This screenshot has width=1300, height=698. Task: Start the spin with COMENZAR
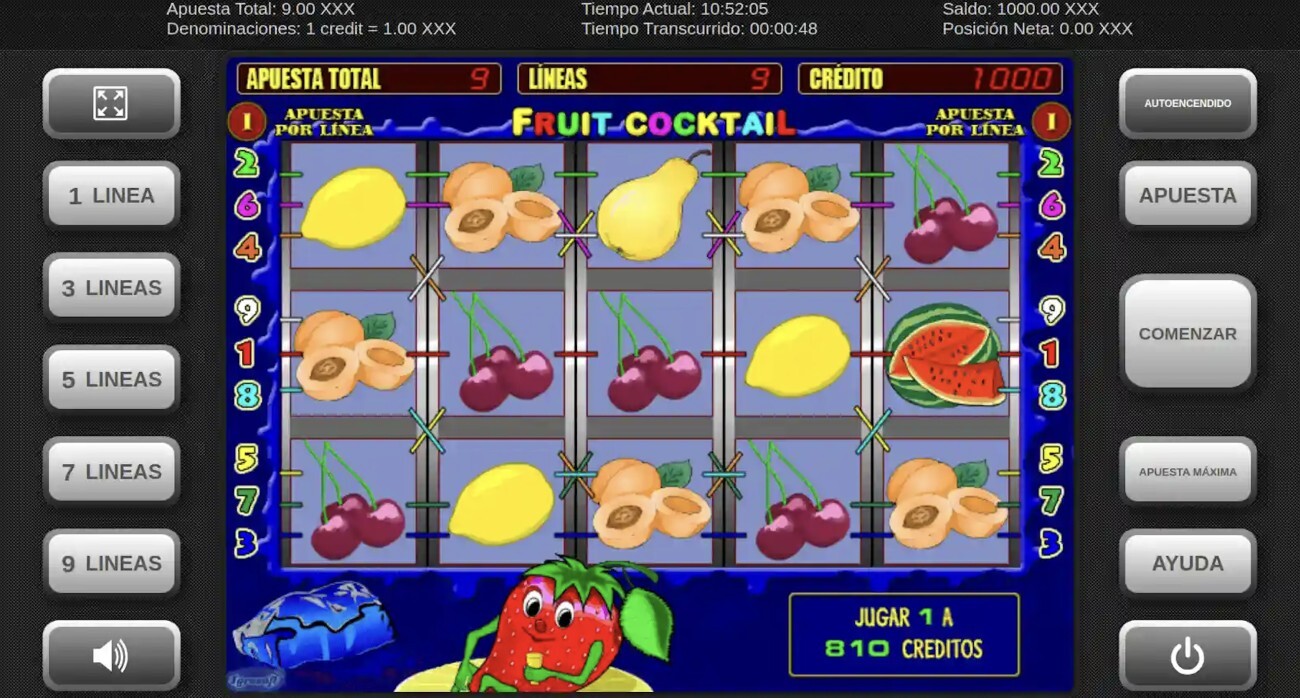tap(1187, 334)
